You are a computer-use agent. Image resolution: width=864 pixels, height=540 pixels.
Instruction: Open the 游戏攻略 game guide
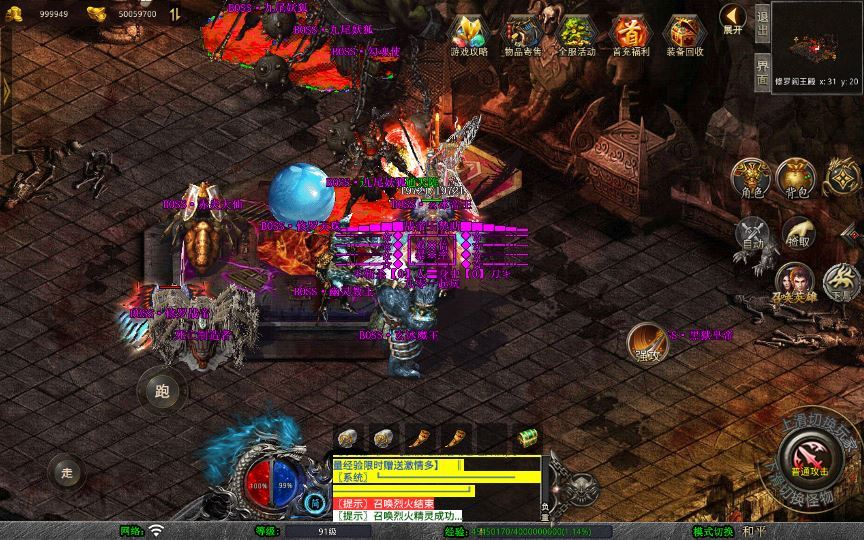pyautogui.click(x=469, y=36)
